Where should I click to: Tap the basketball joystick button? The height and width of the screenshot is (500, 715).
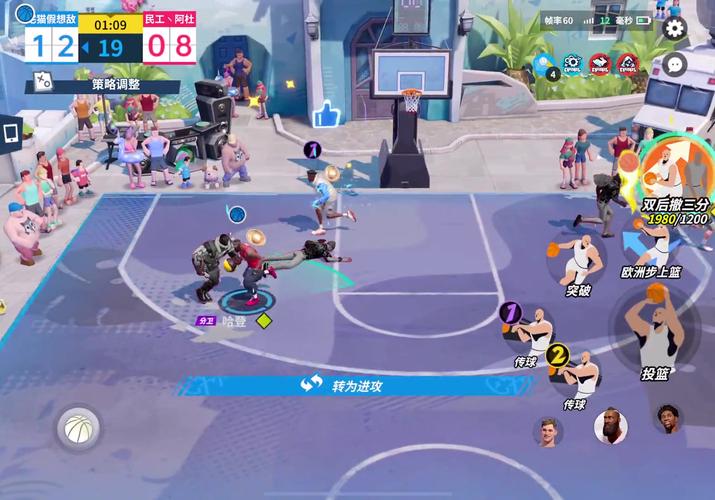tap(77, 430)
